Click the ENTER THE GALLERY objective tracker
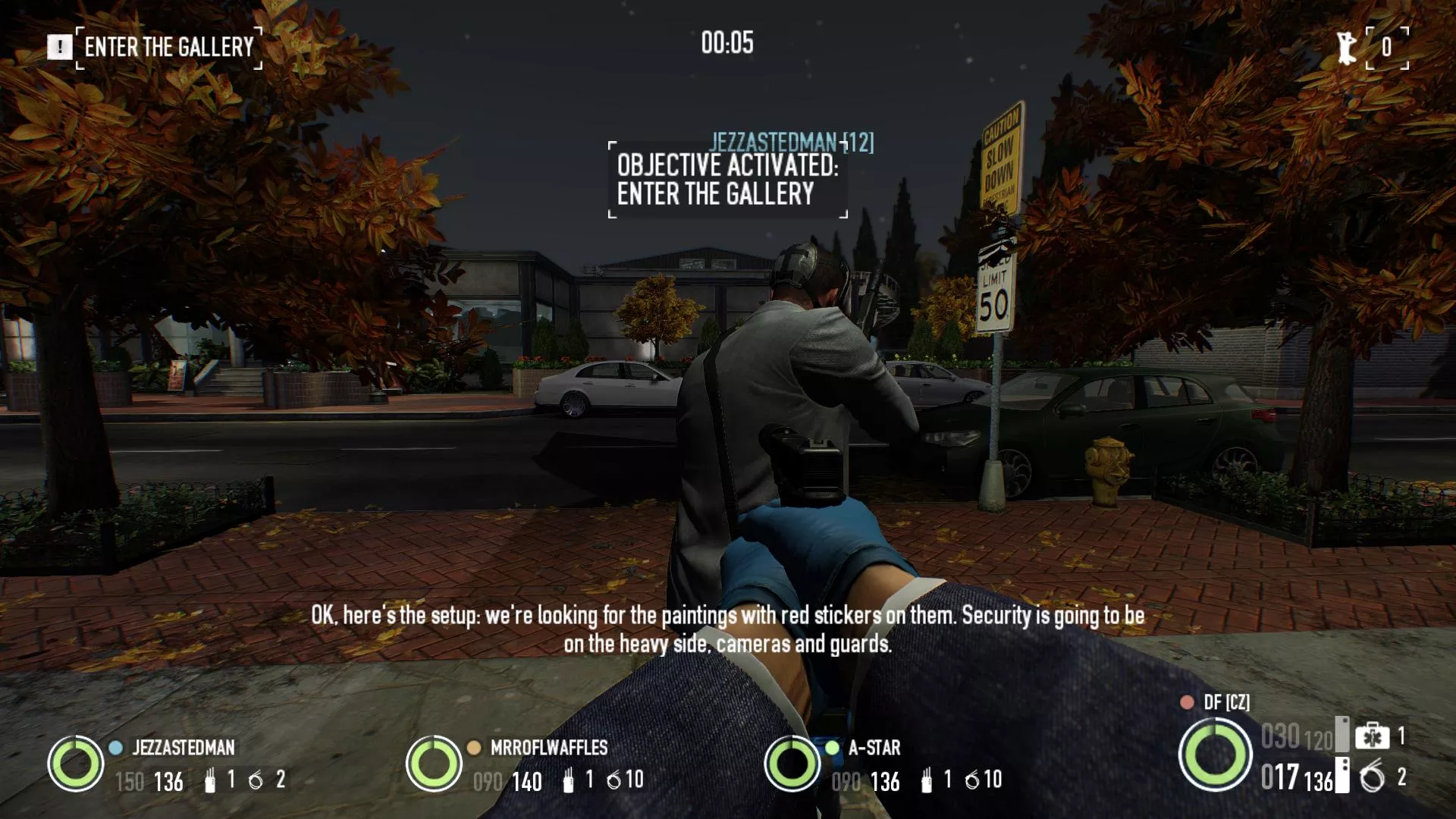1456x819 pixels. pos(169,47)
